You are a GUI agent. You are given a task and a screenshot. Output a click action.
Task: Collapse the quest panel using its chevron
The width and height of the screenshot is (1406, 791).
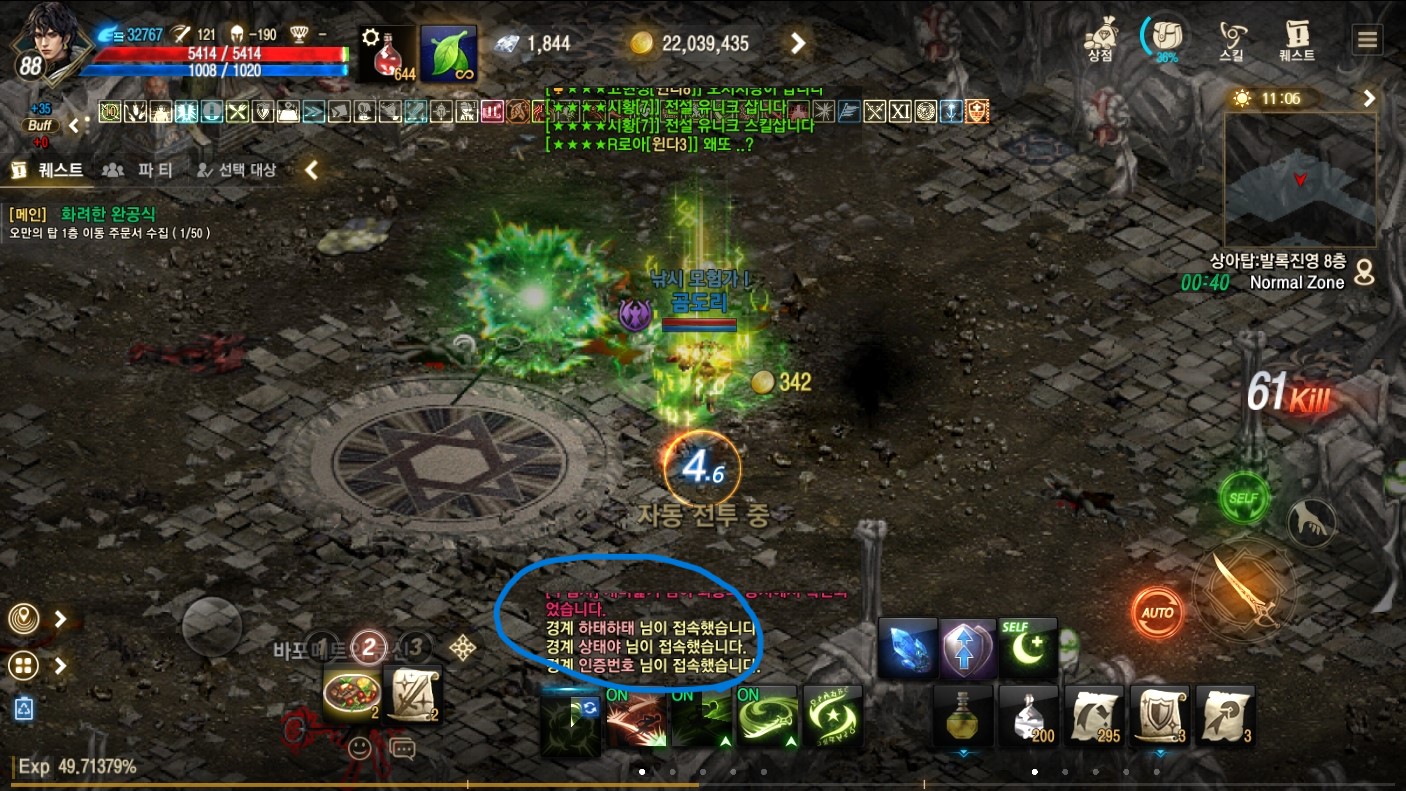click(310, 170)
